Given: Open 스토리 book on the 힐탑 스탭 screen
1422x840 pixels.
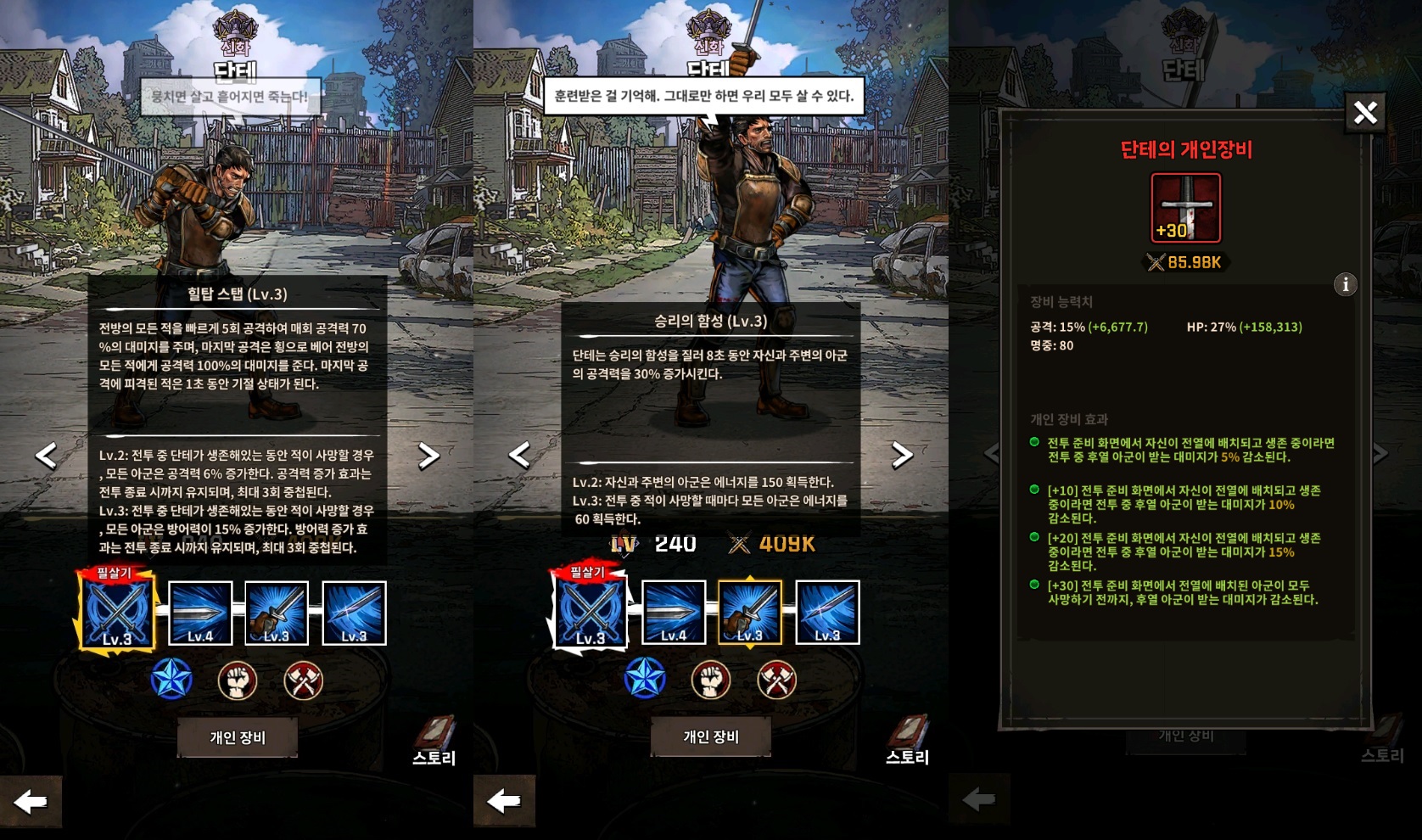Looking at the screenshot, I should (x=434, y=740).
